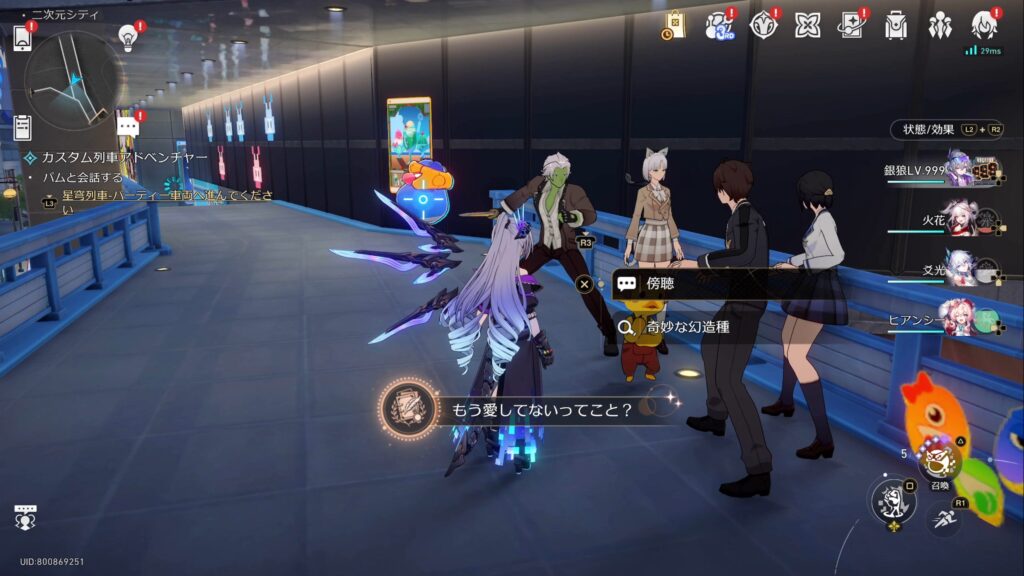Open the clipboard mission log icon

[x=22, y=127]
